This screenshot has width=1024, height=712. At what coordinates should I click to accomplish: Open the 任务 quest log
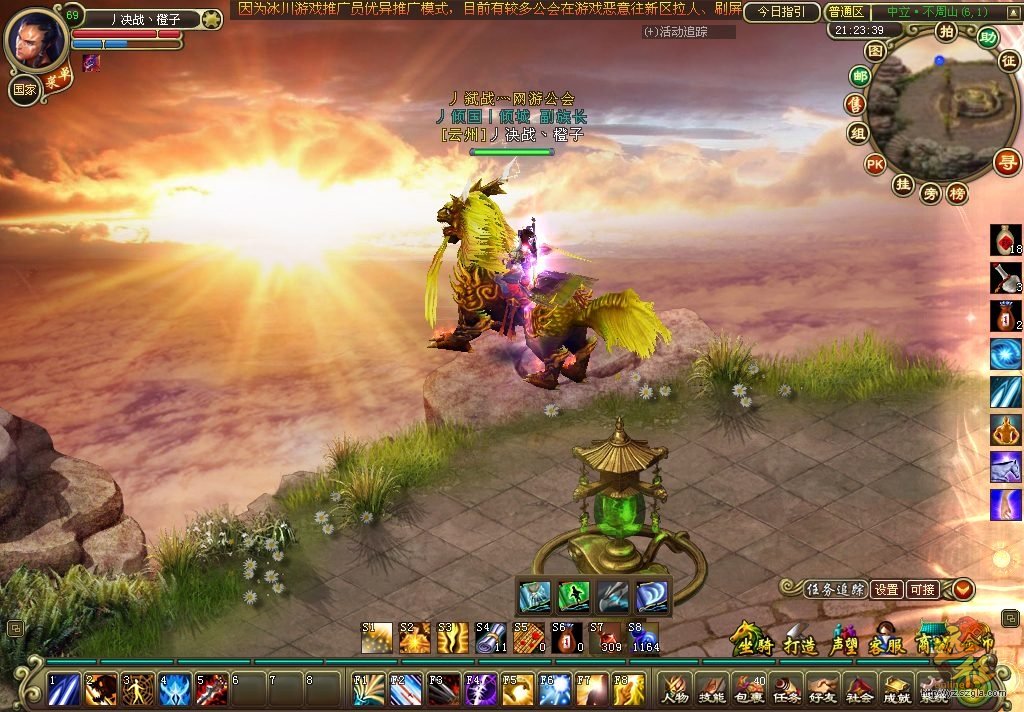[785, 689]
